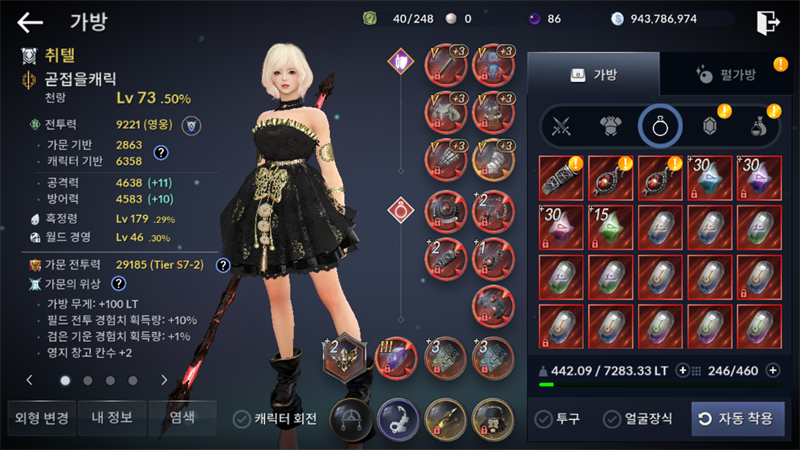Open help for 가문 전투력 Tier
The image size is (800, 450).
coord(223,265)
